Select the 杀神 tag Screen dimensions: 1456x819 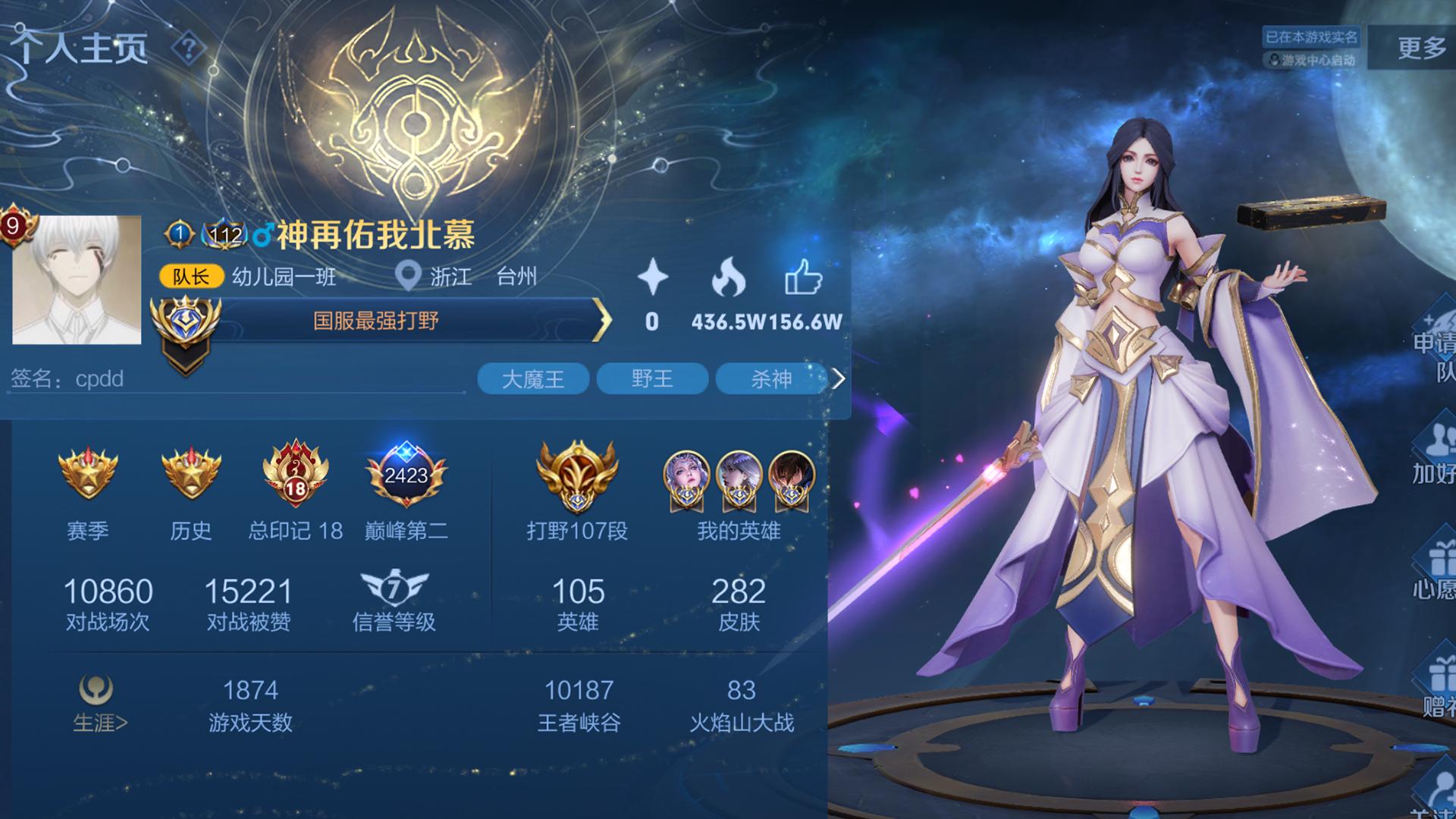(770, 379)
